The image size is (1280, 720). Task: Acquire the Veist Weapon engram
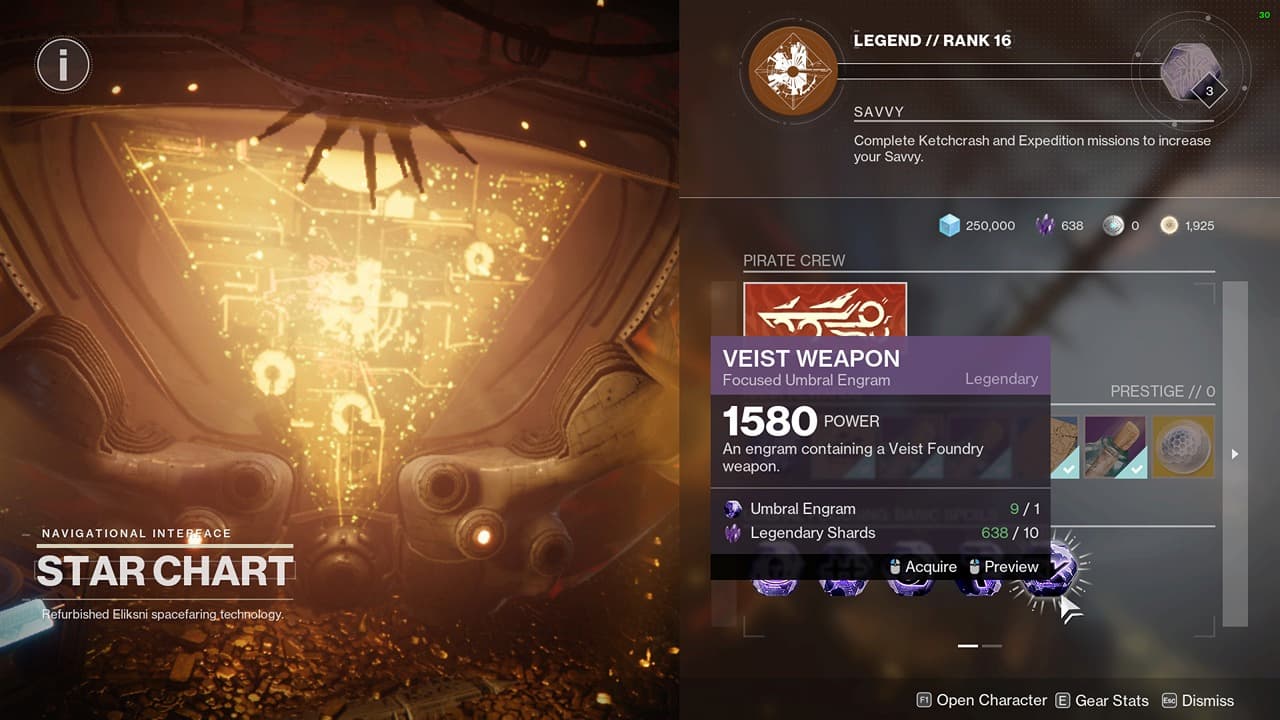tap(930, 567)
